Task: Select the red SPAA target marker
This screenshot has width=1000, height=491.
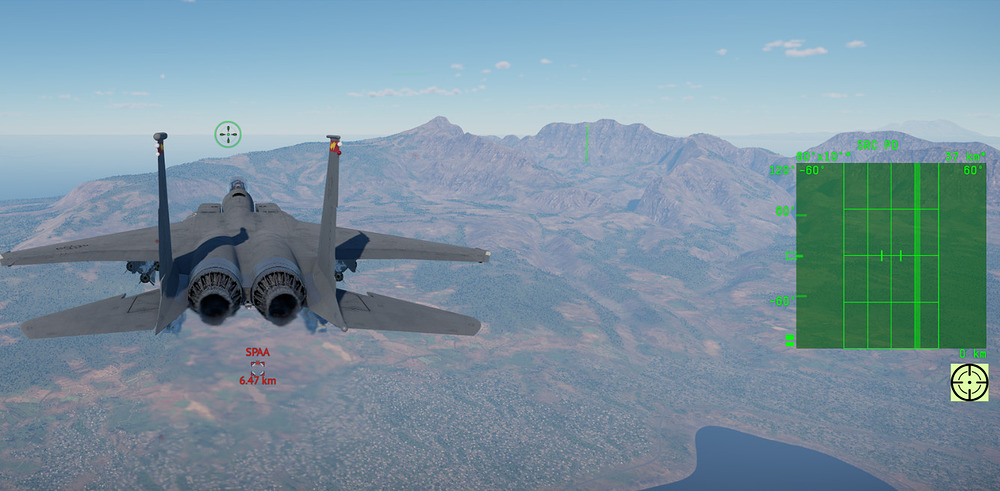Action: click(258, 367)
